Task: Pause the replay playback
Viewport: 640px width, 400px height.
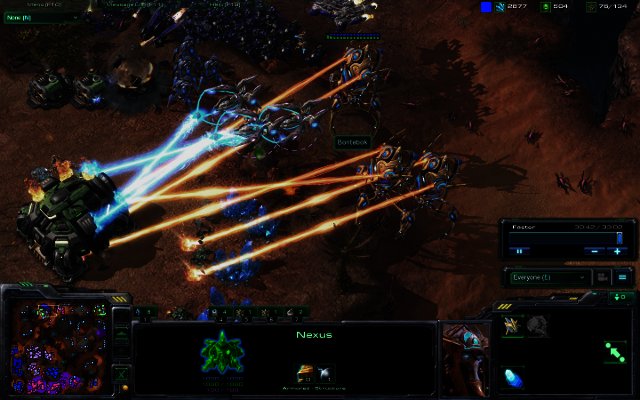Action: (520, 251)
